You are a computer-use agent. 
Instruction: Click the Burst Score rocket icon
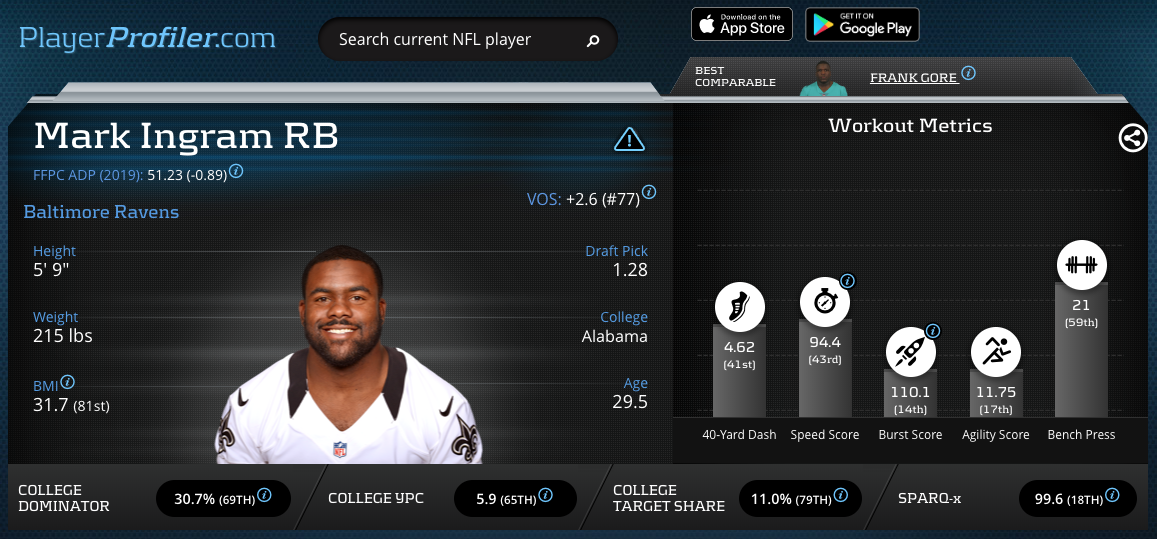coord(910,351)
